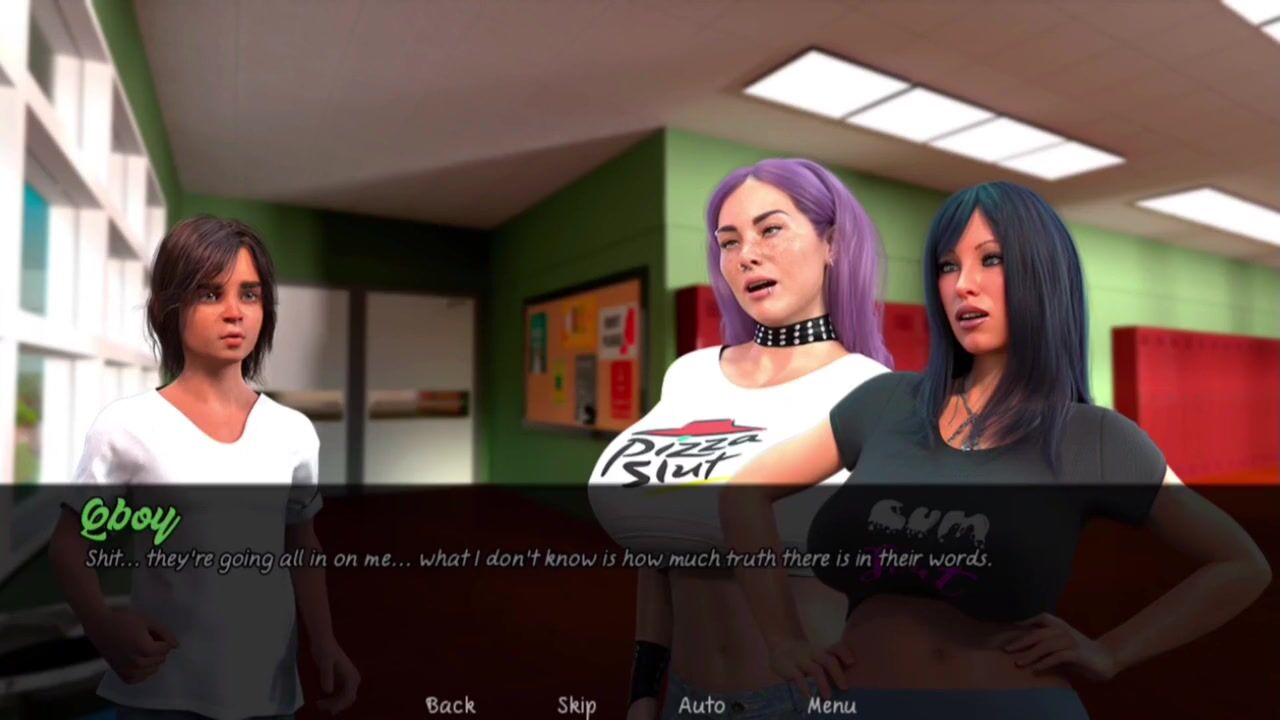Open the game Menu

point(831,705)
